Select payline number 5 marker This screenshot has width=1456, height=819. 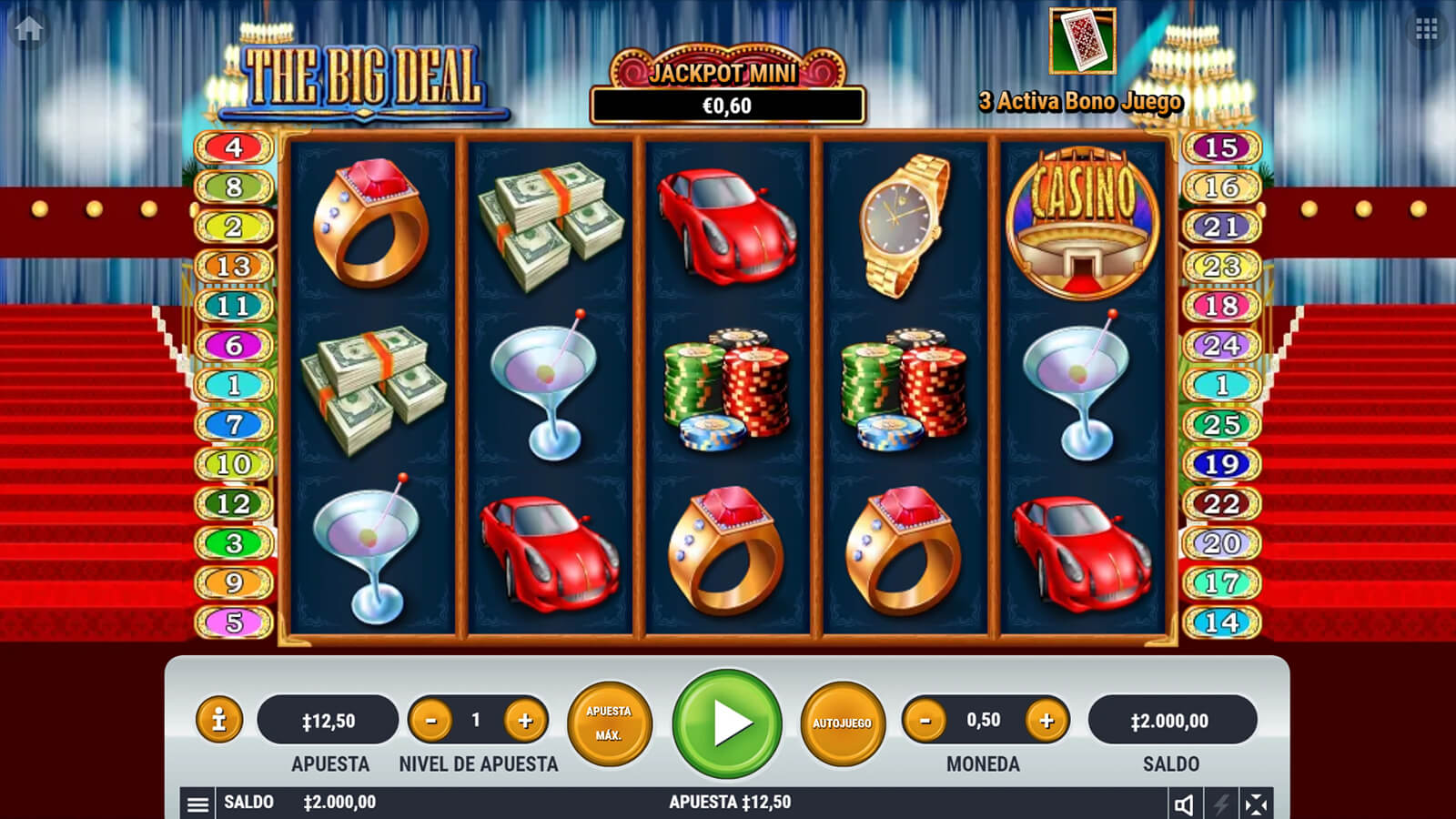pyautogui.click(x=234, y=622)
